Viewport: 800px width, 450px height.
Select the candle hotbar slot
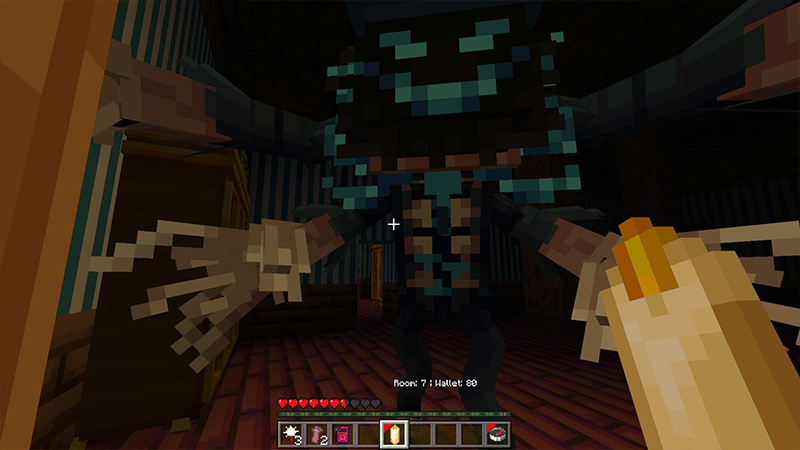tap(394, 434)
